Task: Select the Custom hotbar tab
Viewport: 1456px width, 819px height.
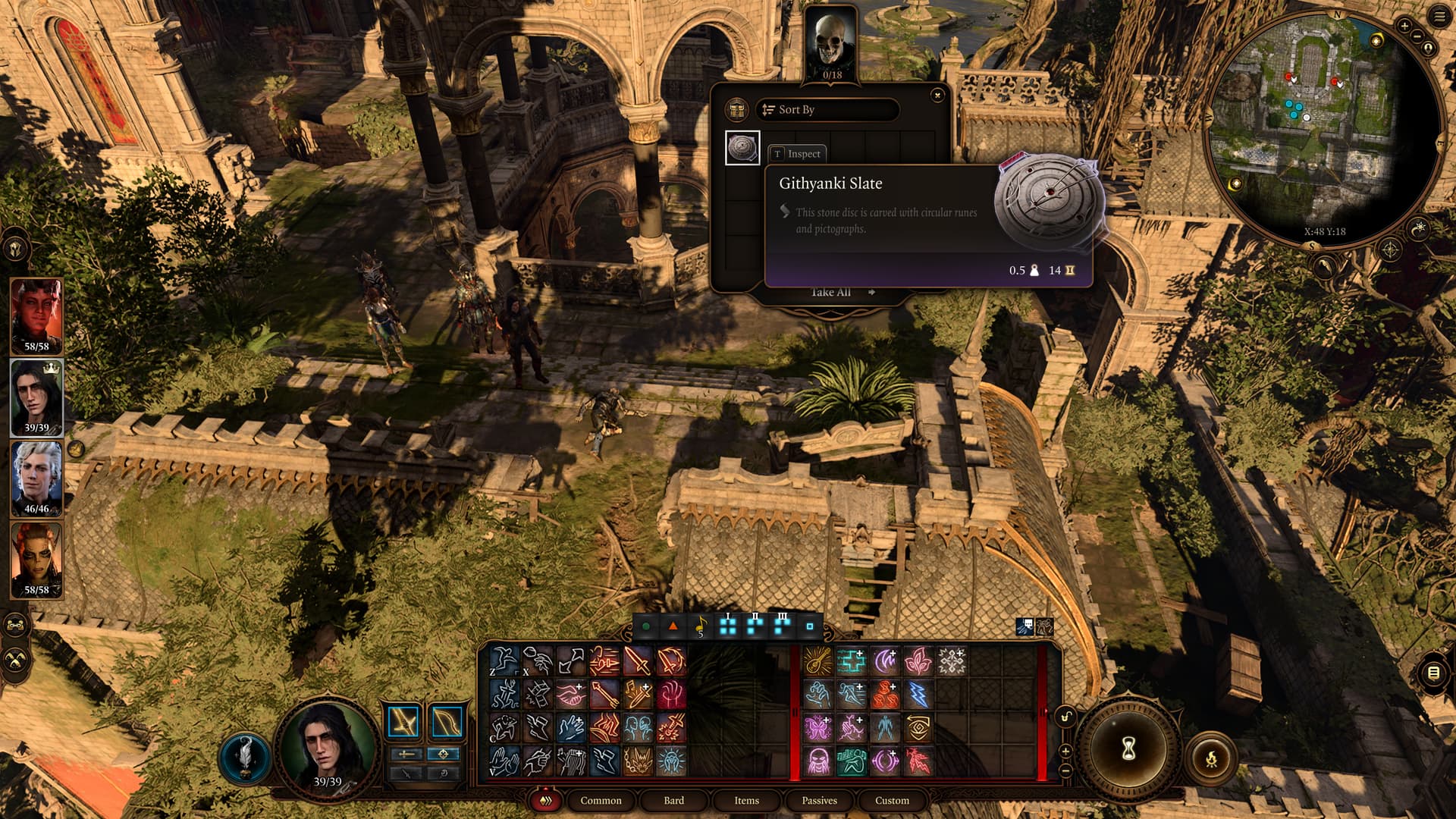Action: (892, 800)
